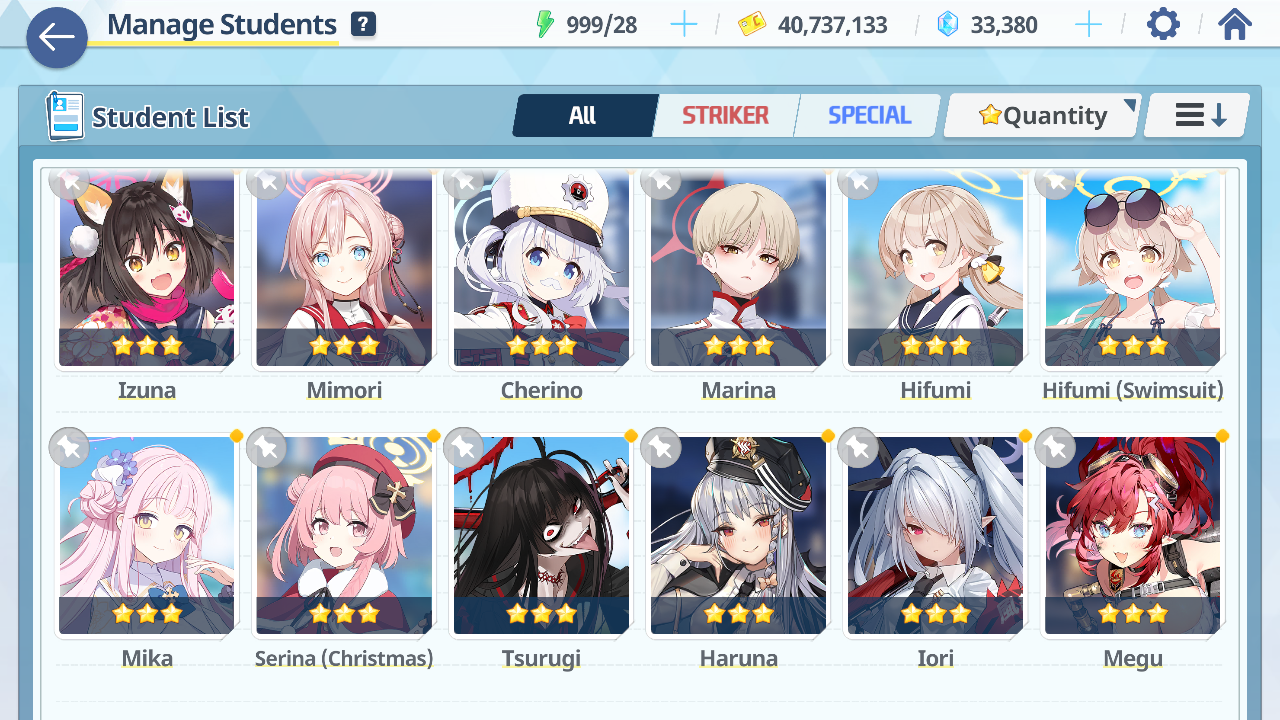Open Cherino's student card
The width and height of the screenshot is (1280, 720).
[x=541, y=270]
